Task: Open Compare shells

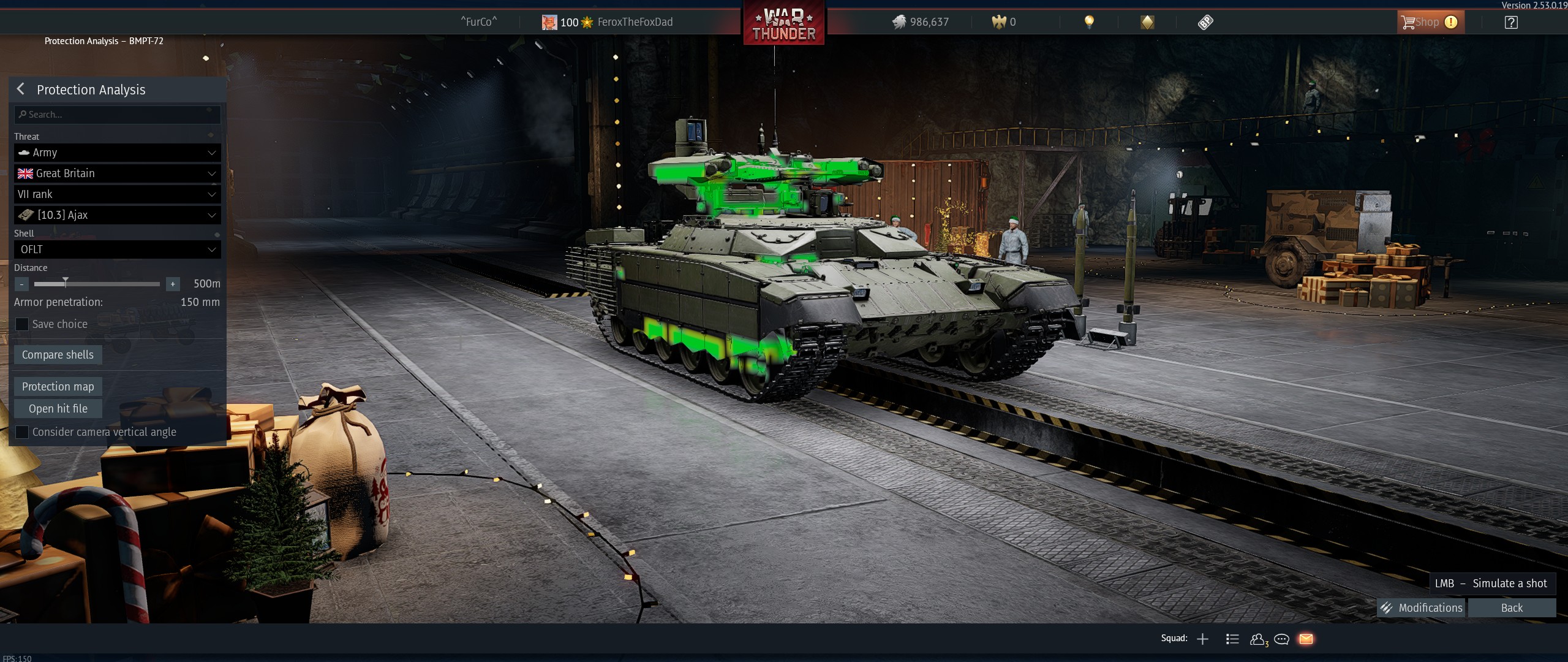Action: [x=58, y=355]
